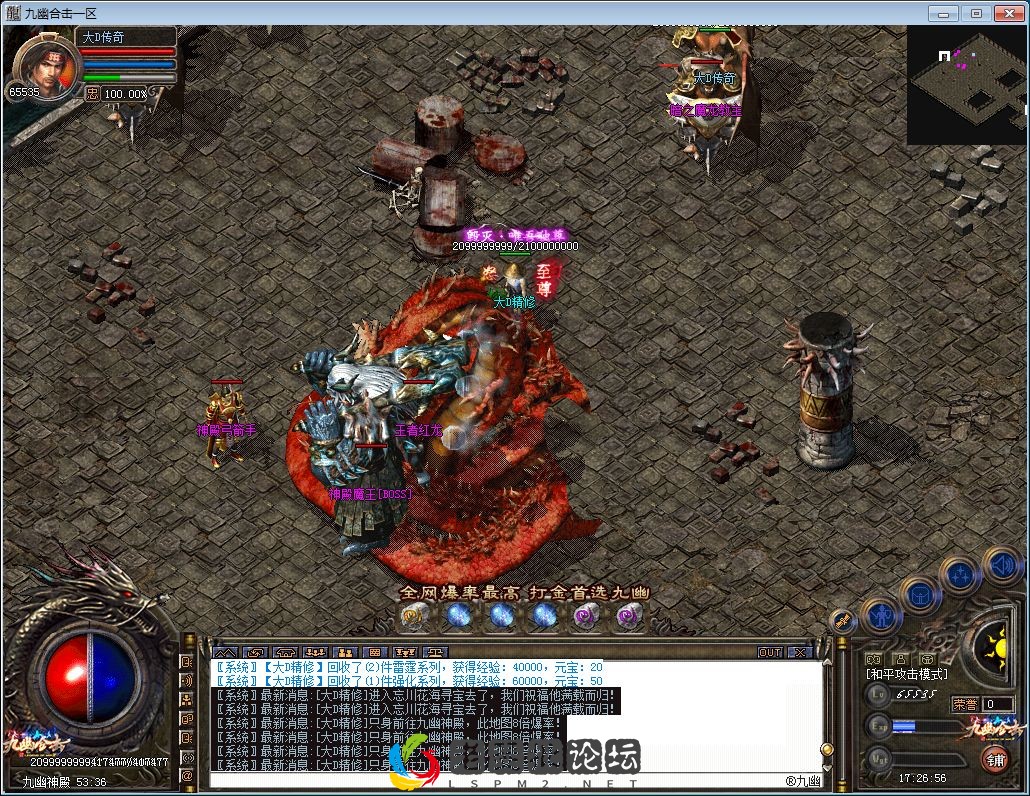Click the OUT button on chat panel
Image resolution: width=1030 pixels, height=796 pixels.
[769, 652]
